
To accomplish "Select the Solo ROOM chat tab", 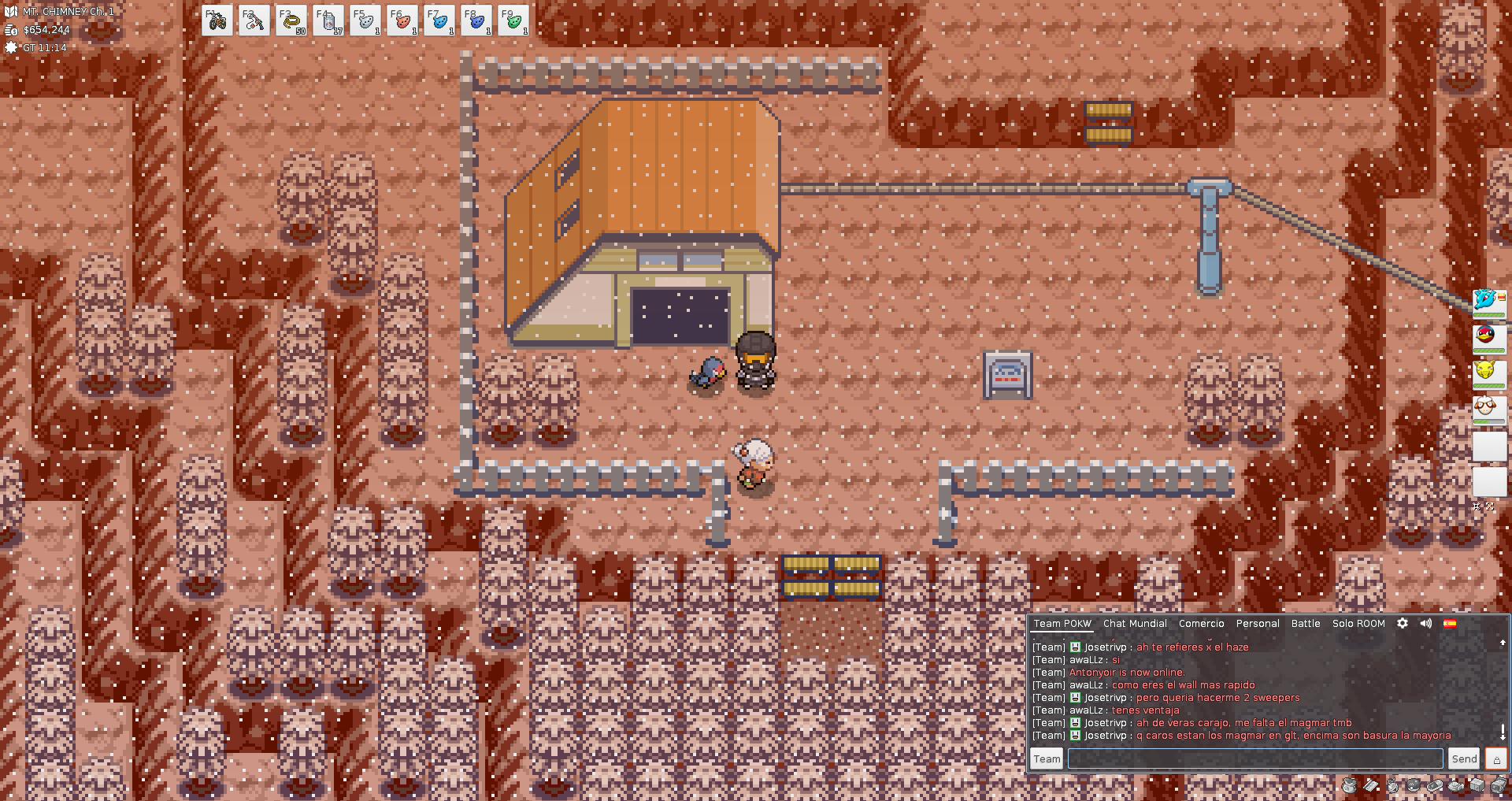I will pos(1358,623).
